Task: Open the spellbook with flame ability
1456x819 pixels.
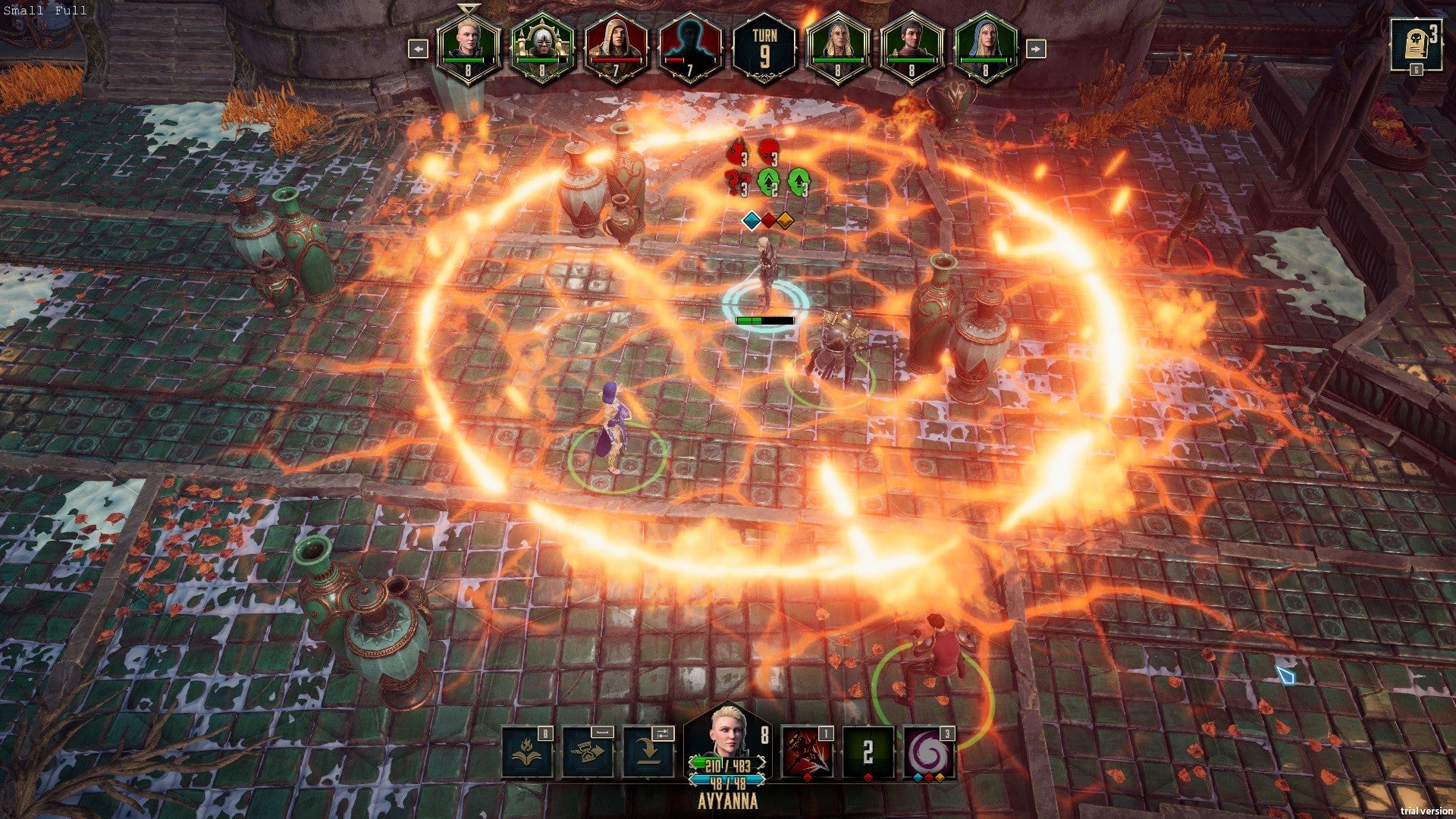Action: point(528,752)
